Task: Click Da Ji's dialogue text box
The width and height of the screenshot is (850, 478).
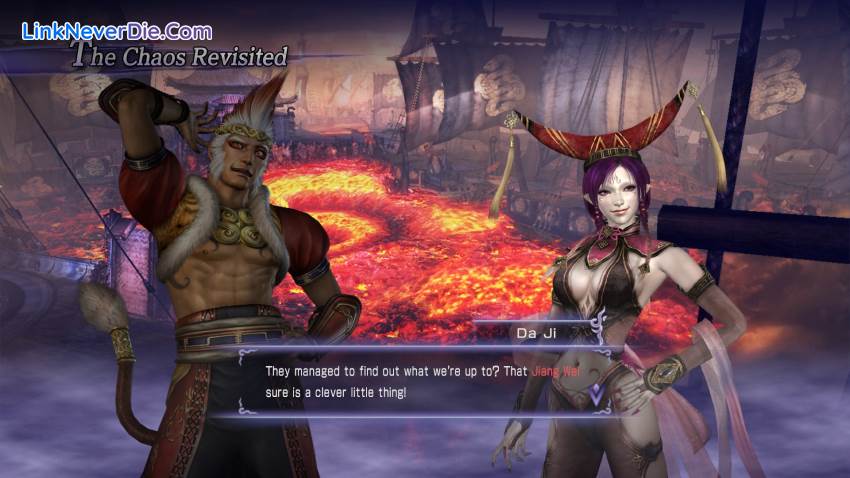Action: [420, 382]
